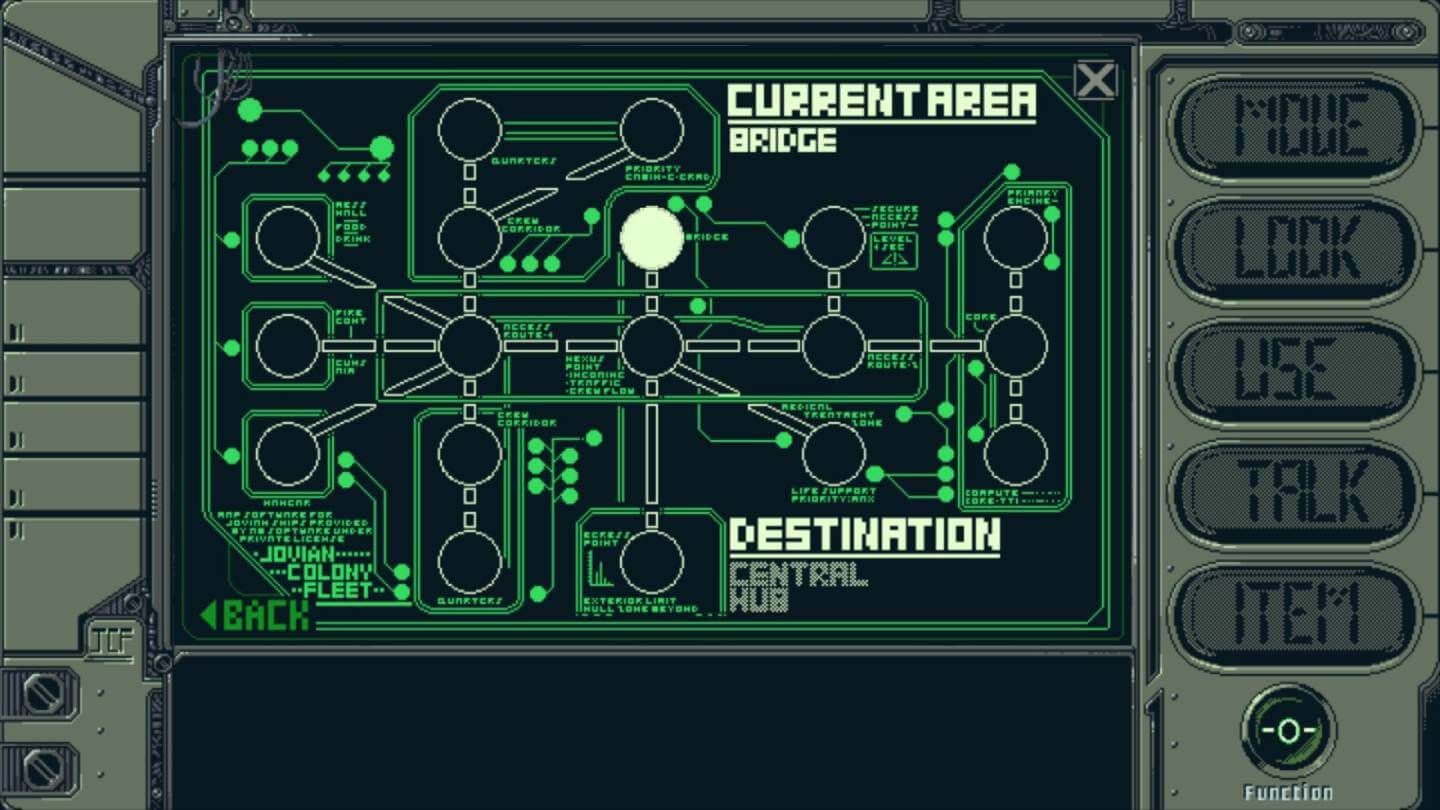Pick the Access Route-4 junction node
The height and width of the screenshot is (810, 1440).
470,346
